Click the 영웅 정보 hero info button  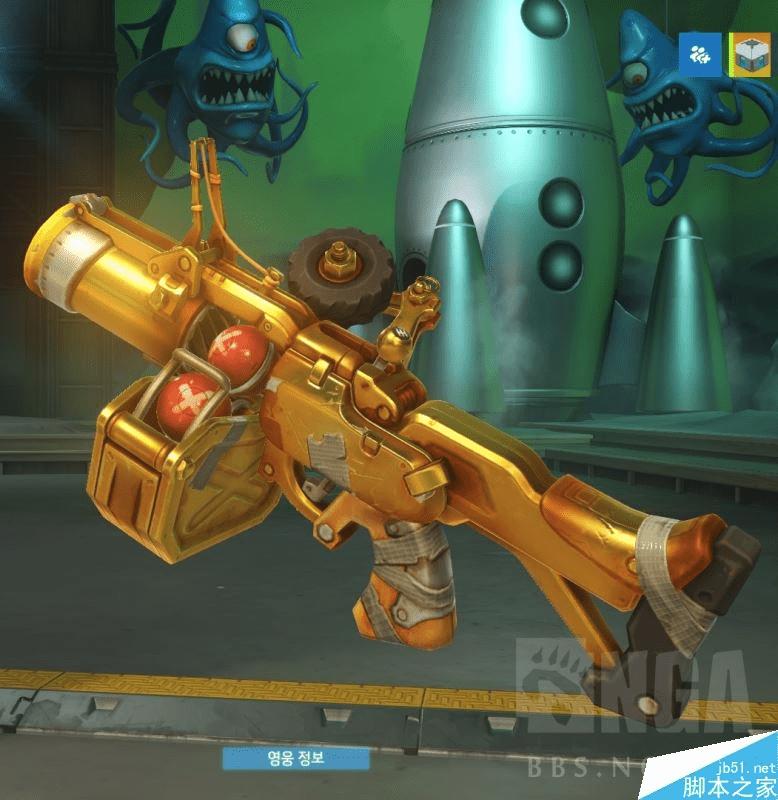(296, 759)
